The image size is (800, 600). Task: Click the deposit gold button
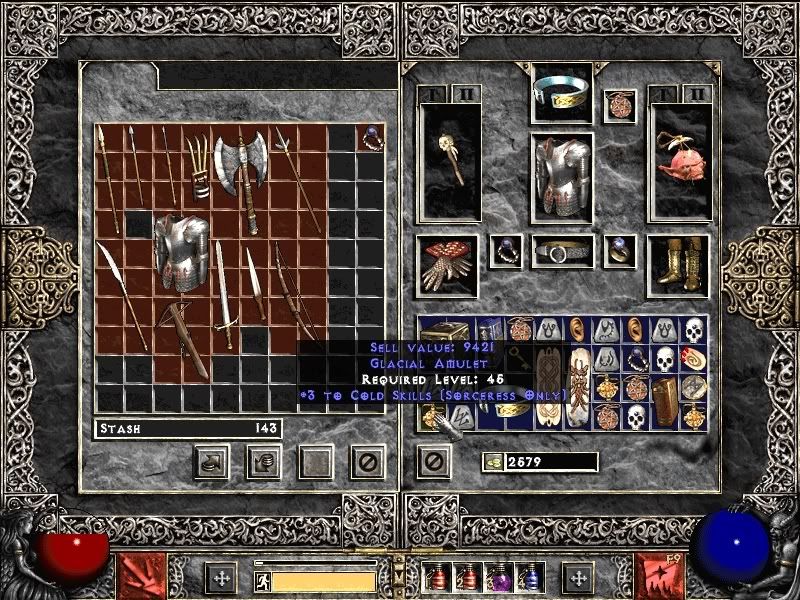[263, 461]
